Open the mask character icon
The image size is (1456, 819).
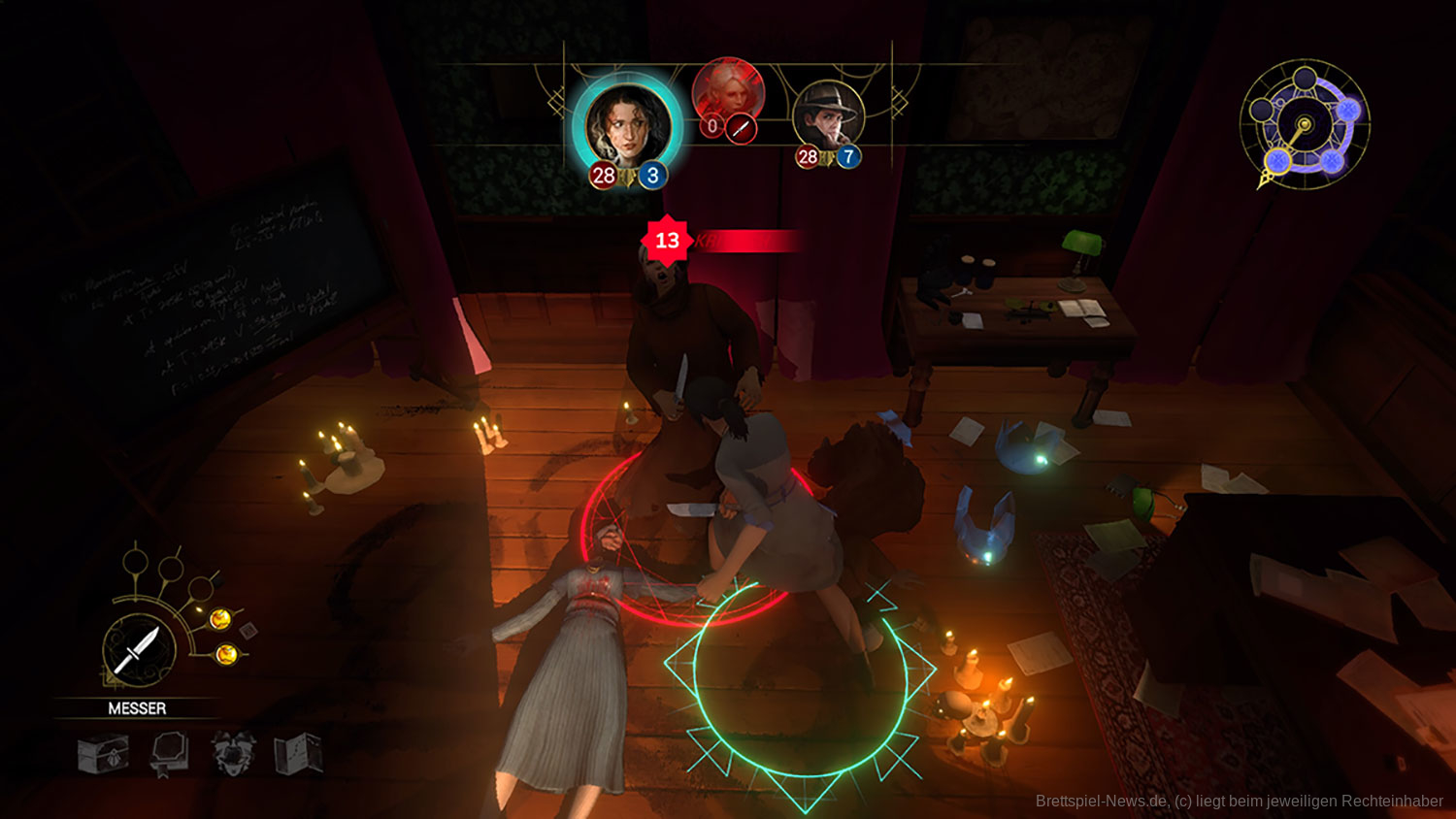pos(234,753)
